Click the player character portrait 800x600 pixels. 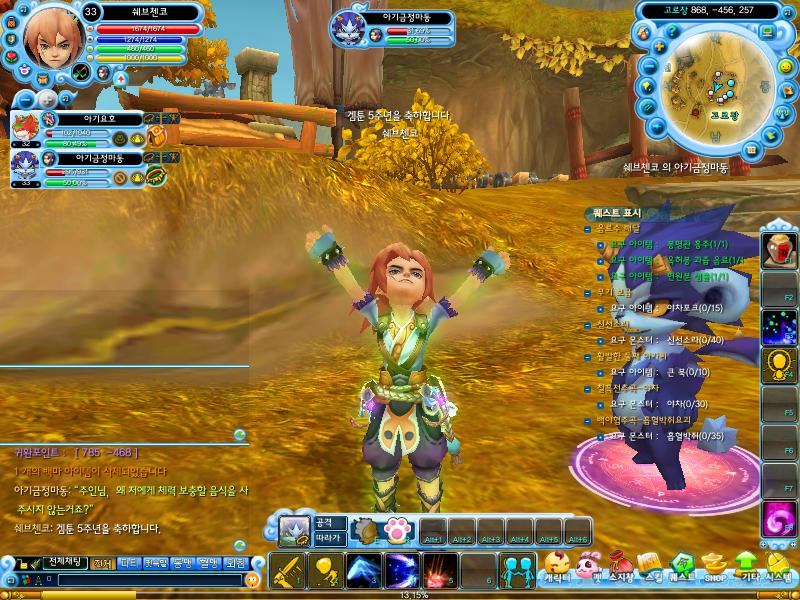coord(46,37)
